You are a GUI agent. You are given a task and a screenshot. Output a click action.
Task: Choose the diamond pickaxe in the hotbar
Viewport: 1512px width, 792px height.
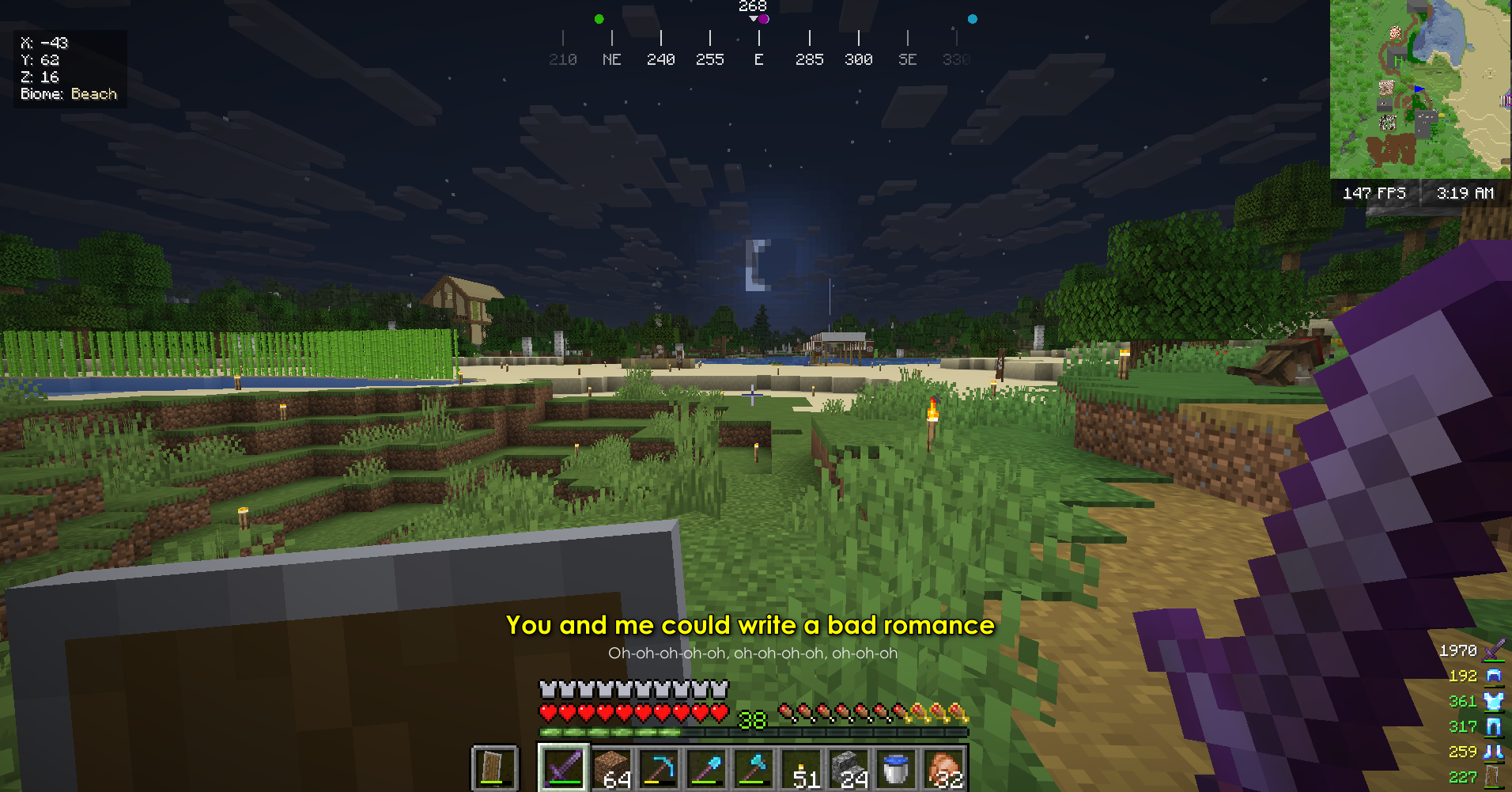click(659, 767)
